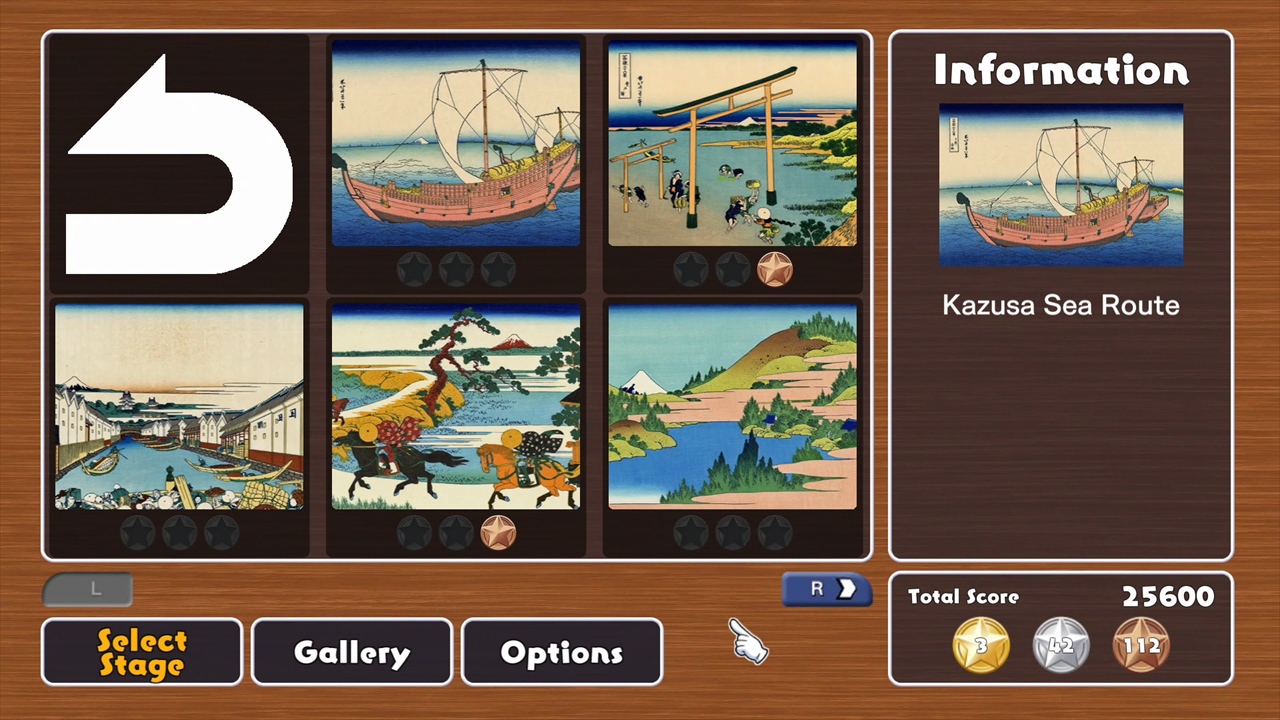Viewport: 1280px width, 720px height.
Task: Click the bronze star under the horsemen stage
Action: pos(498,532)
